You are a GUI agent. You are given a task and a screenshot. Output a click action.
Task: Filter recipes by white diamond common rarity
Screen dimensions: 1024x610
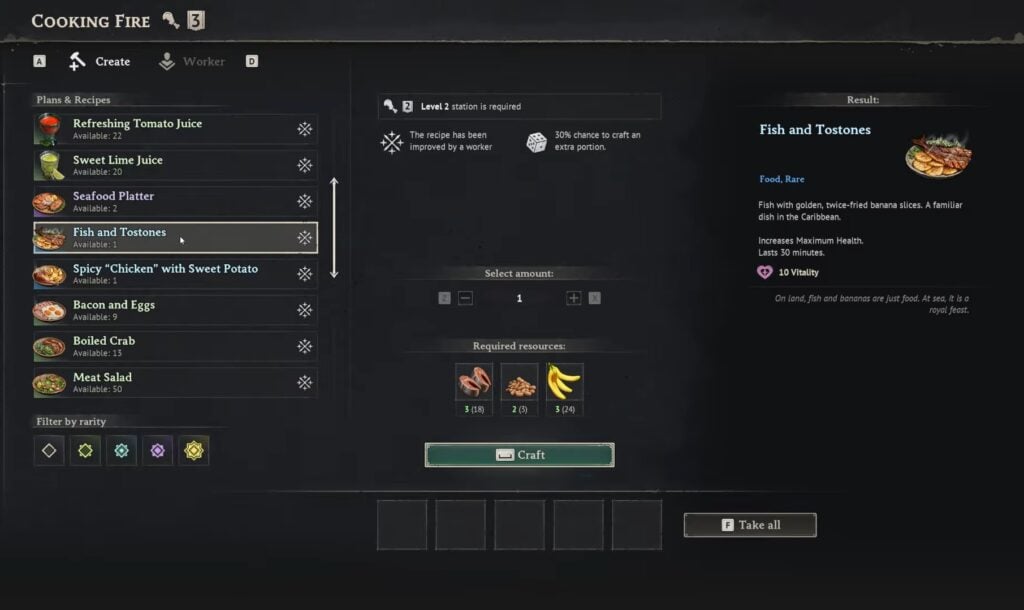pos(49,451)
